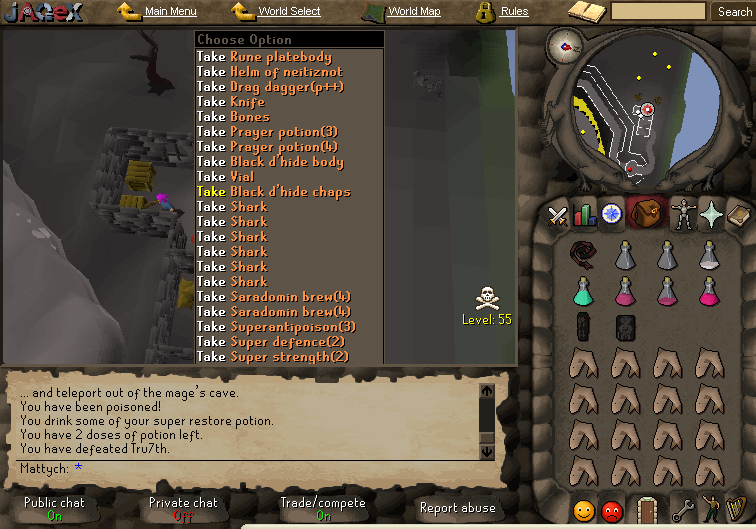Focus the search text field
Viewport: 756px width, 529px height.
click(x=658, y=12)
